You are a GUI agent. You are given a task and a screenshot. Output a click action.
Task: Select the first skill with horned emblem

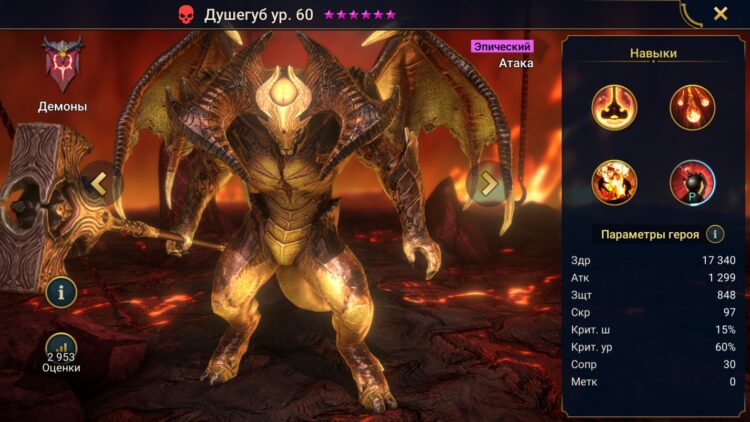pyautogui.click(x=614, y=107)
